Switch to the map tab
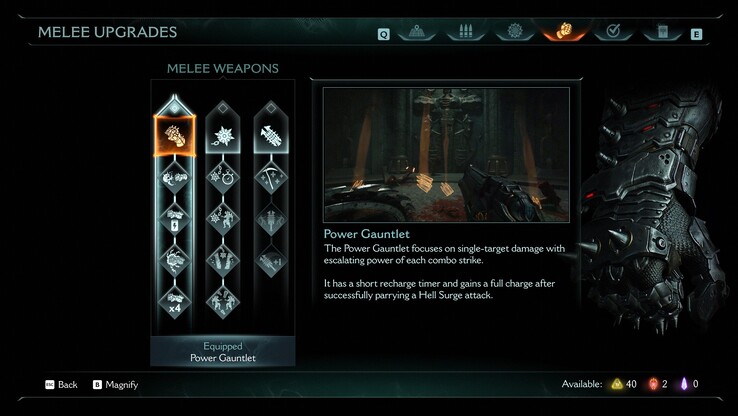 click(x=416, y=31)
